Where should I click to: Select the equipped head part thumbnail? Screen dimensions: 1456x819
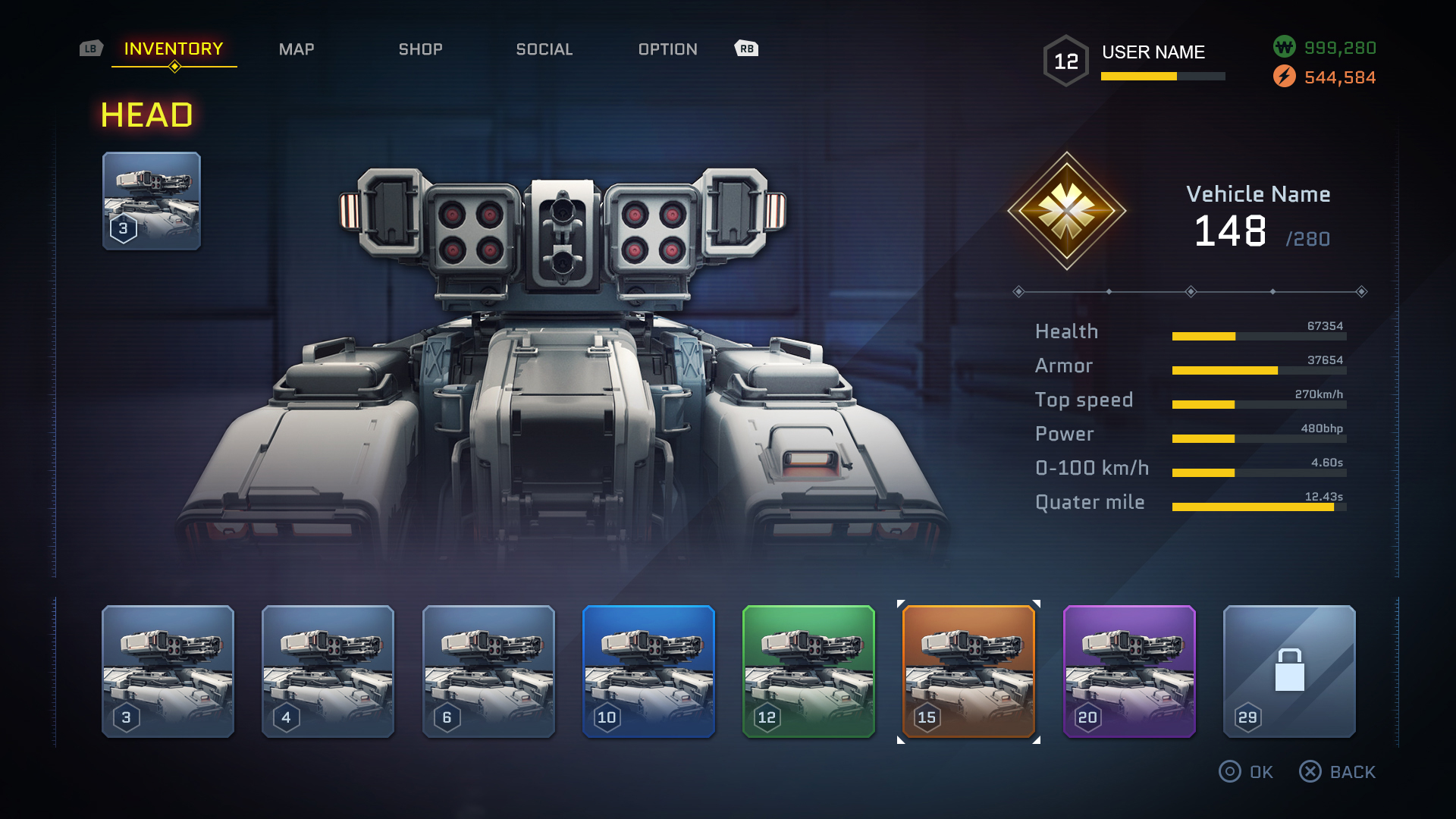[152, 201]
